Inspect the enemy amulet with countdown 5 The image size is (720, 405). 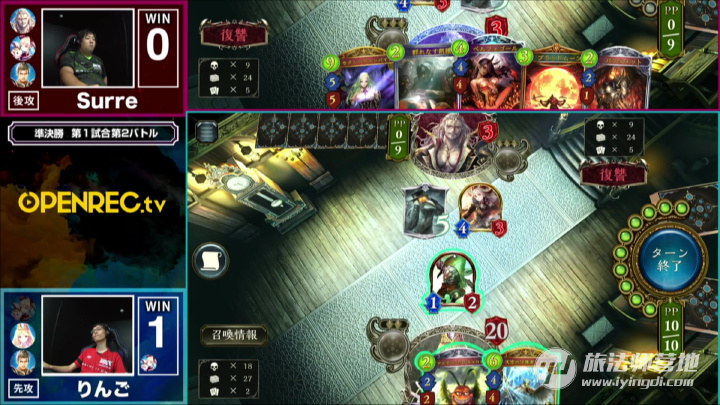[424, 208]
